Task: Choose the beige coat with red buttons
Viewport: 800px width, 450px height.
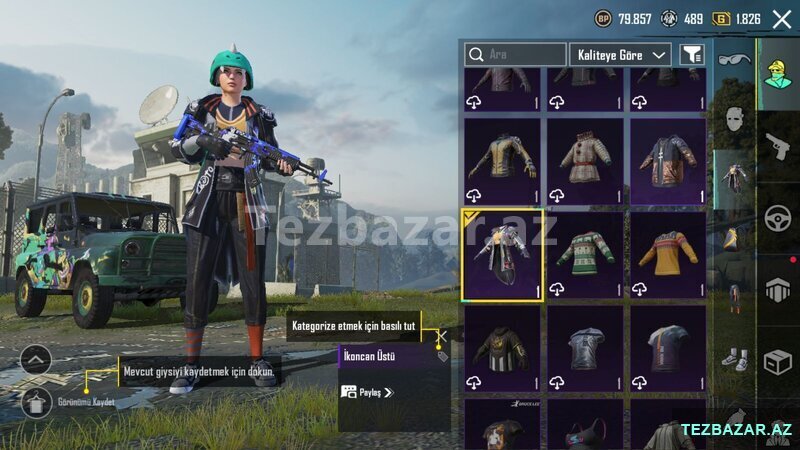Action: tap(585, 160)
